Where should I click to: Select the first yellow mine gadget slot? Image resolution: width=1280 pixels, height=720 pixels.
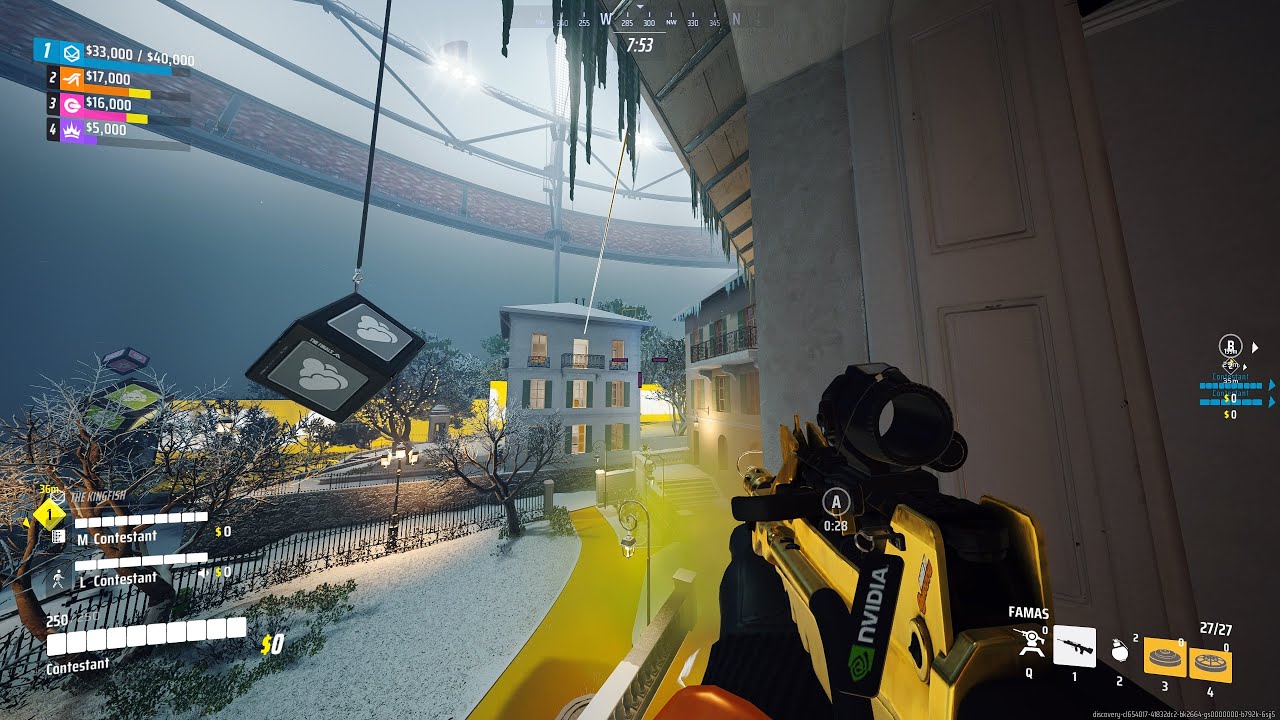pyautogui.click(x=1163, y=658)
